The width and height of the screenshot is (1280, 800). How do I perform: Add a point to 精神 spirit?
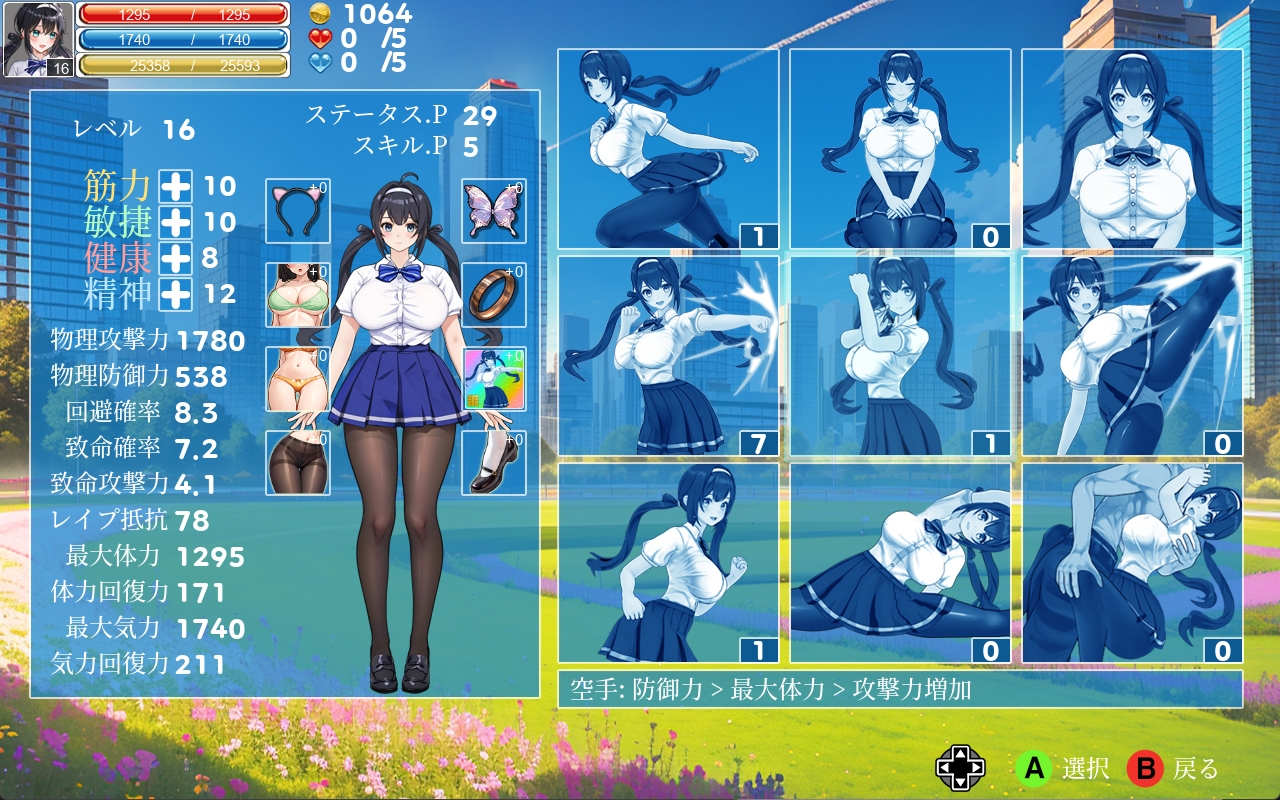tap(176, 294)
